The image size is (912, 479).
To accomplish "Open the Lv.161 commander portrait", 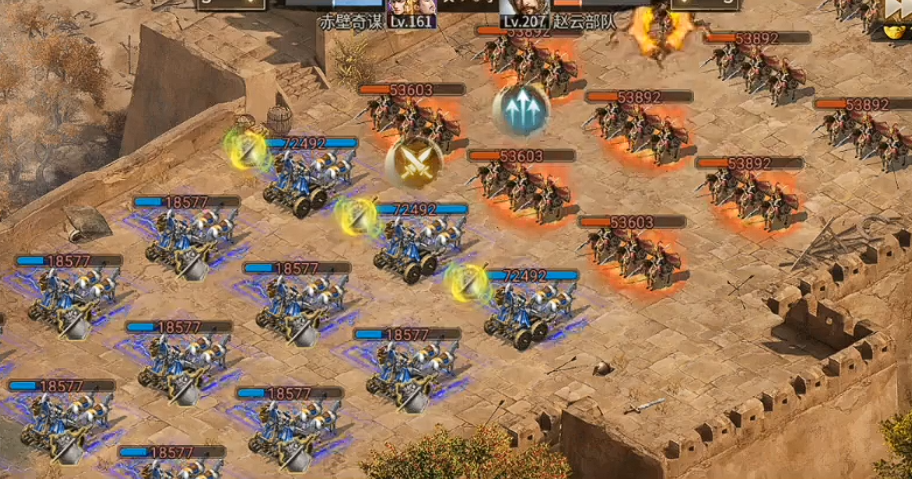I will pos(411,8).
